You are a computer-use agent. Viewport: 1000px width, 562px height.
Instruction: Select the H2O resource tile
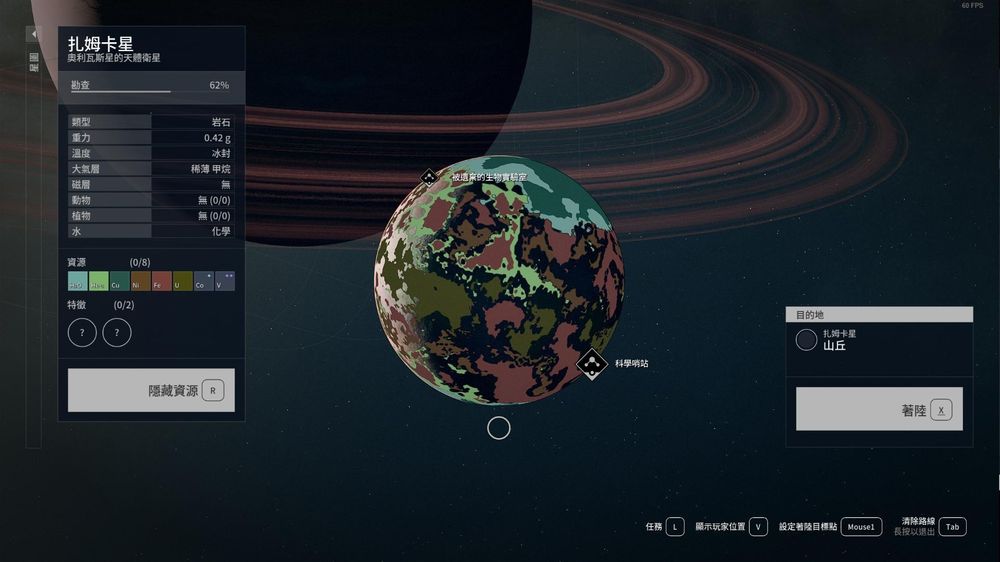coord(77,281)
